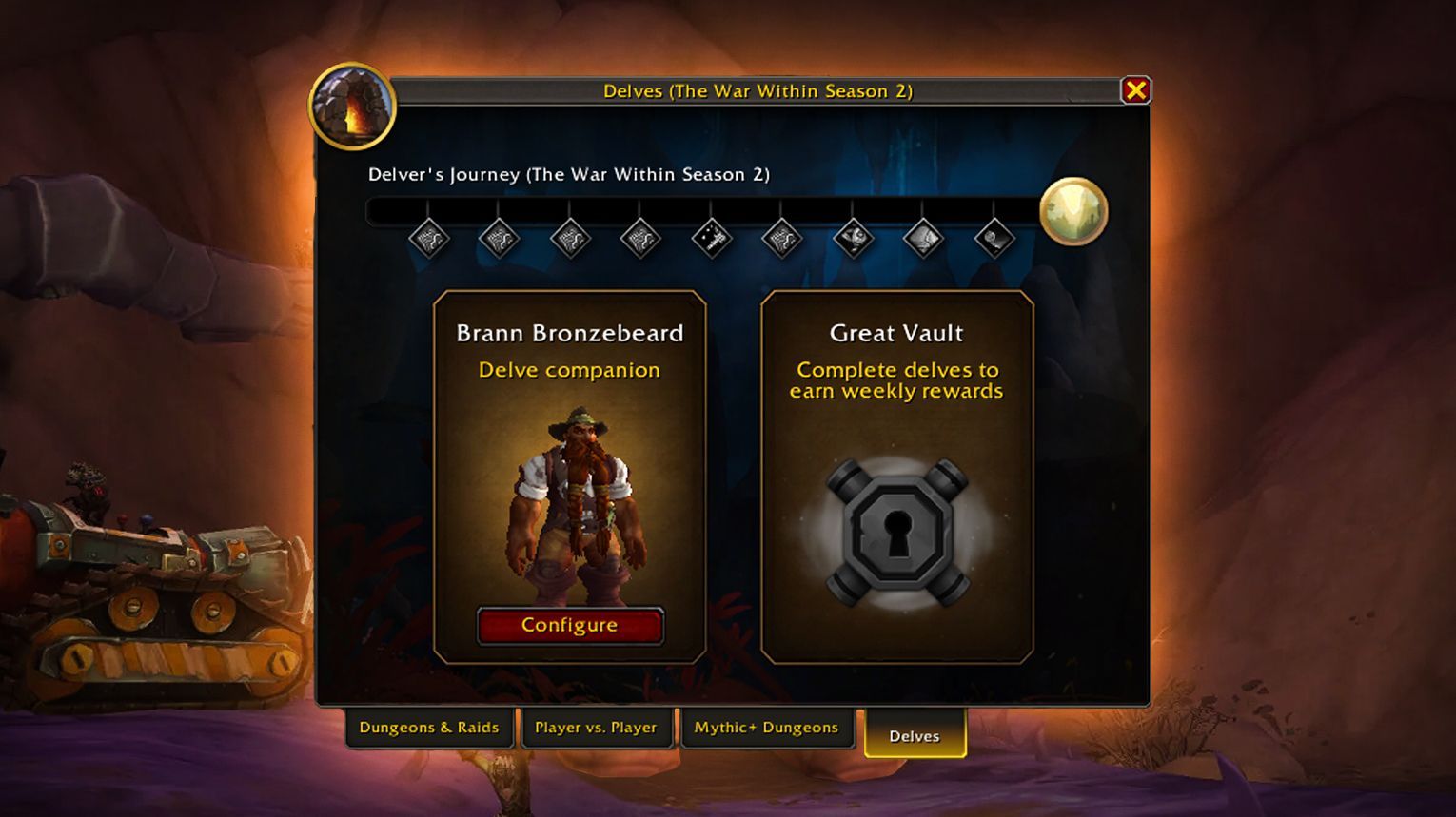Select the sparkle-icon journey reward diamond
Viewport: 1456px width, 817px height.
tap(711, 238)
